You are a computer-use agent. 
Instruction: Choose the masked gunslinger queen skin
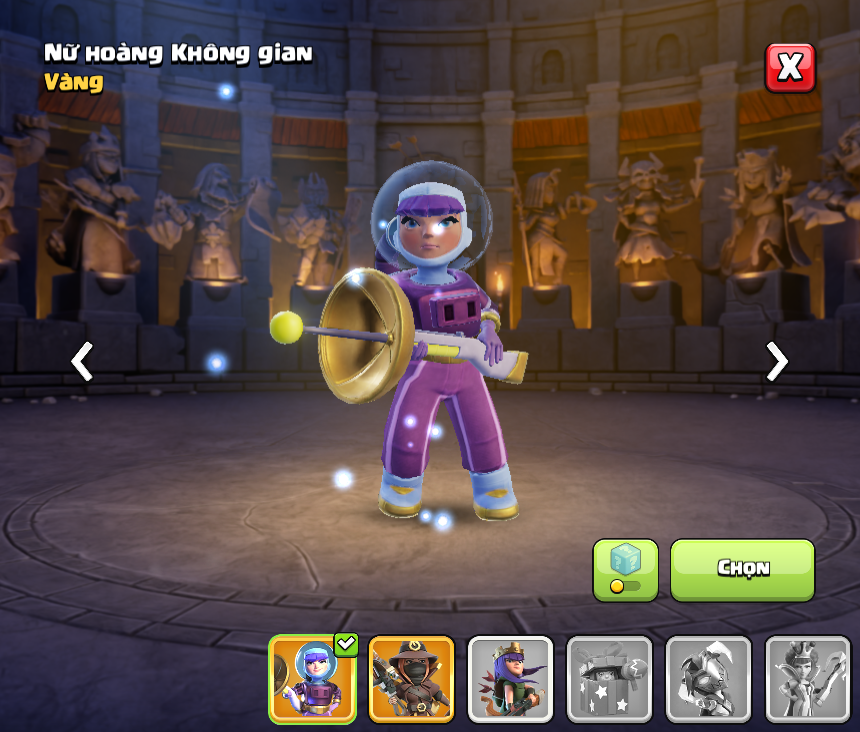[x=411, y=679]
